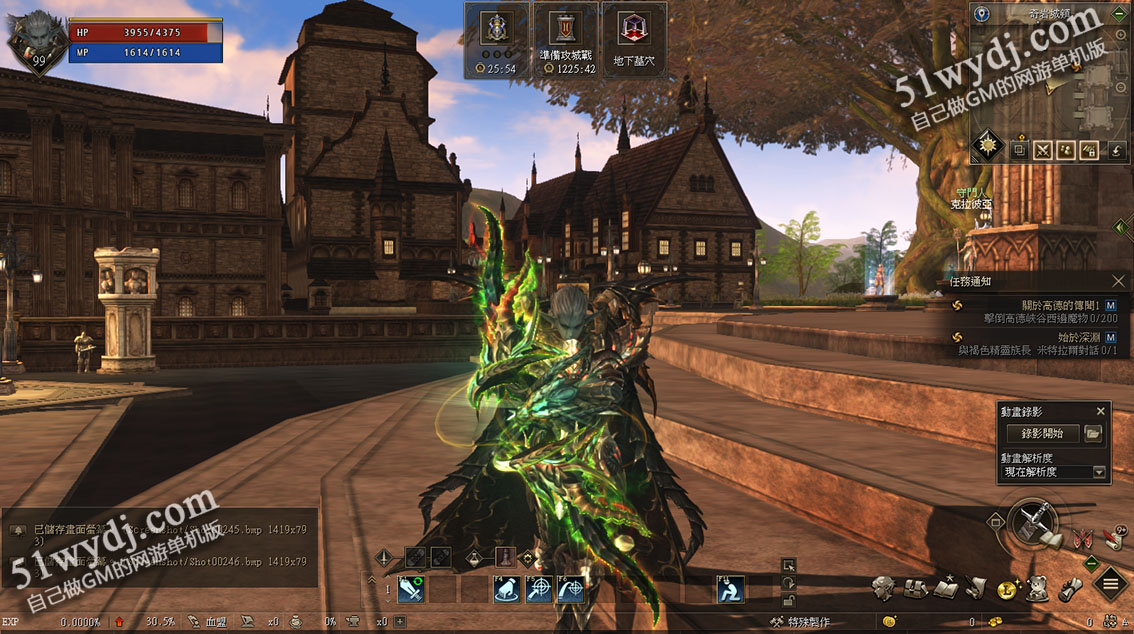Screen dimensions: 1134x634
Task: Open the main menu hamburger button
Action: [x=1110, y=584]
